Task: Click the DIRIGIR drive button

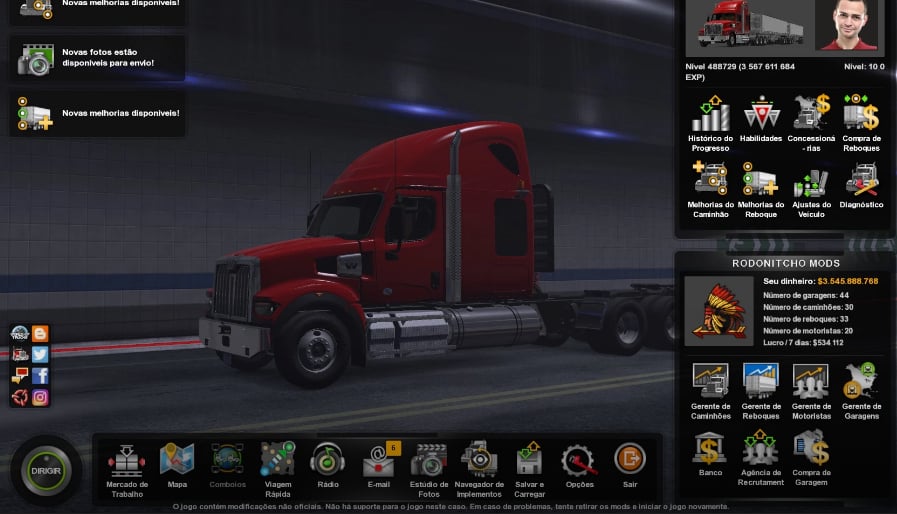Action: 45,470
